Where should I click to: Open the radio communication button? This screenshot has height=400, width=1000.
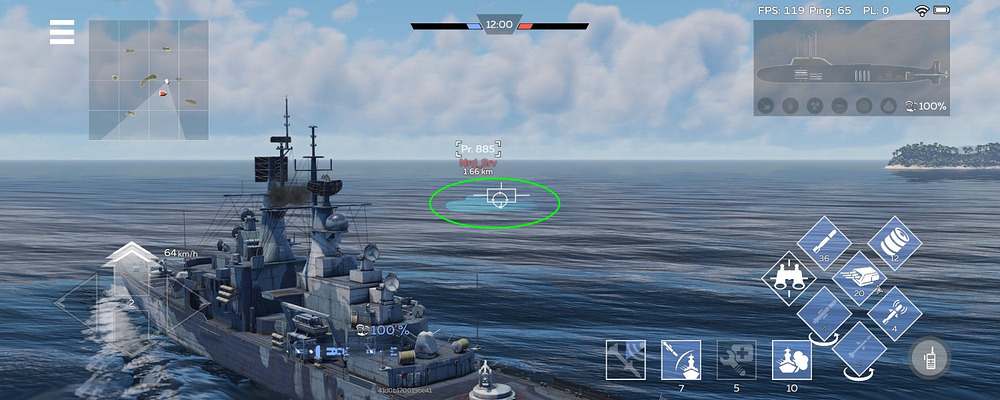coord(929,358)
